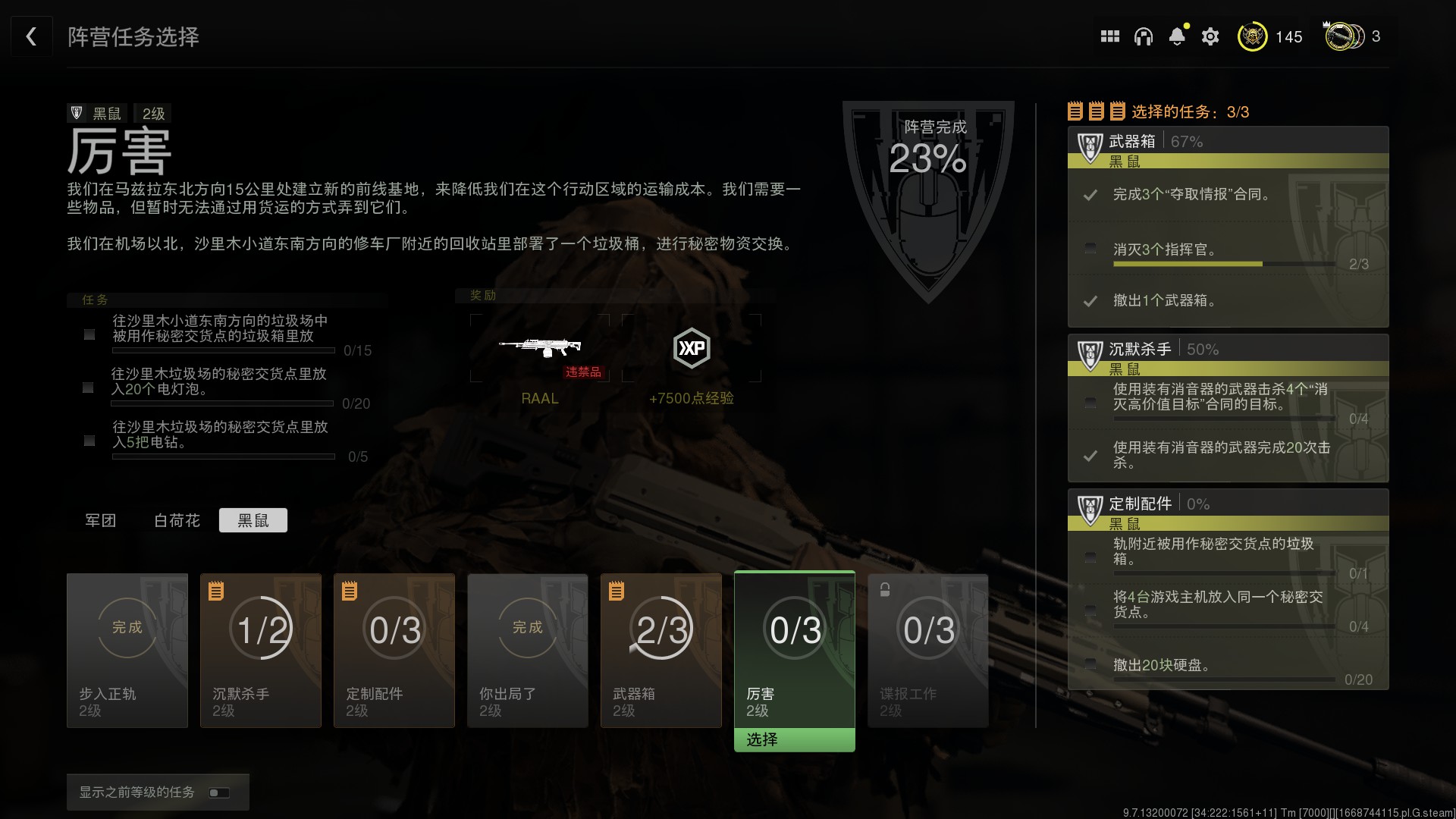Image resolution: width=1456 pixels, height=819 pixels.
Task: Click the 选择 button on 厉害 mission
Action: point(794,739)
